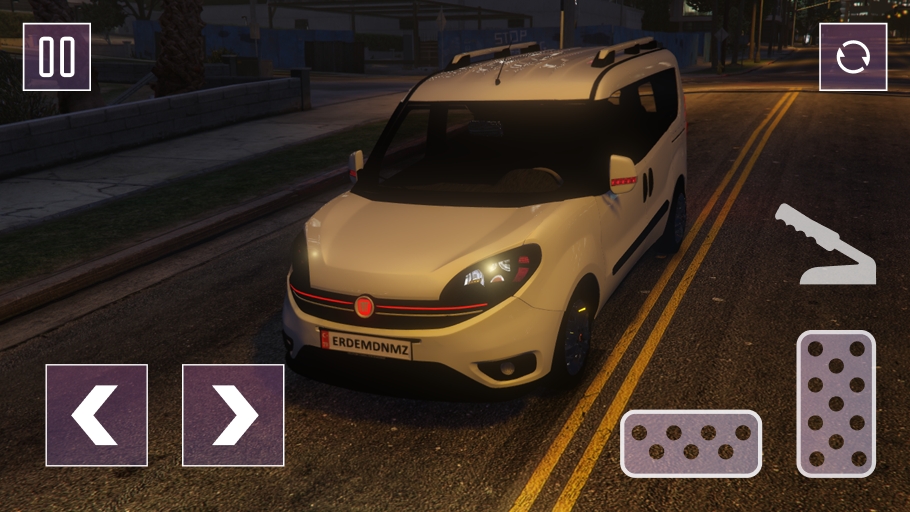The width and height of the screenshot is (910, 512).
Task: Accelerate using the tall gas pedal
Action: coord(836,403)
